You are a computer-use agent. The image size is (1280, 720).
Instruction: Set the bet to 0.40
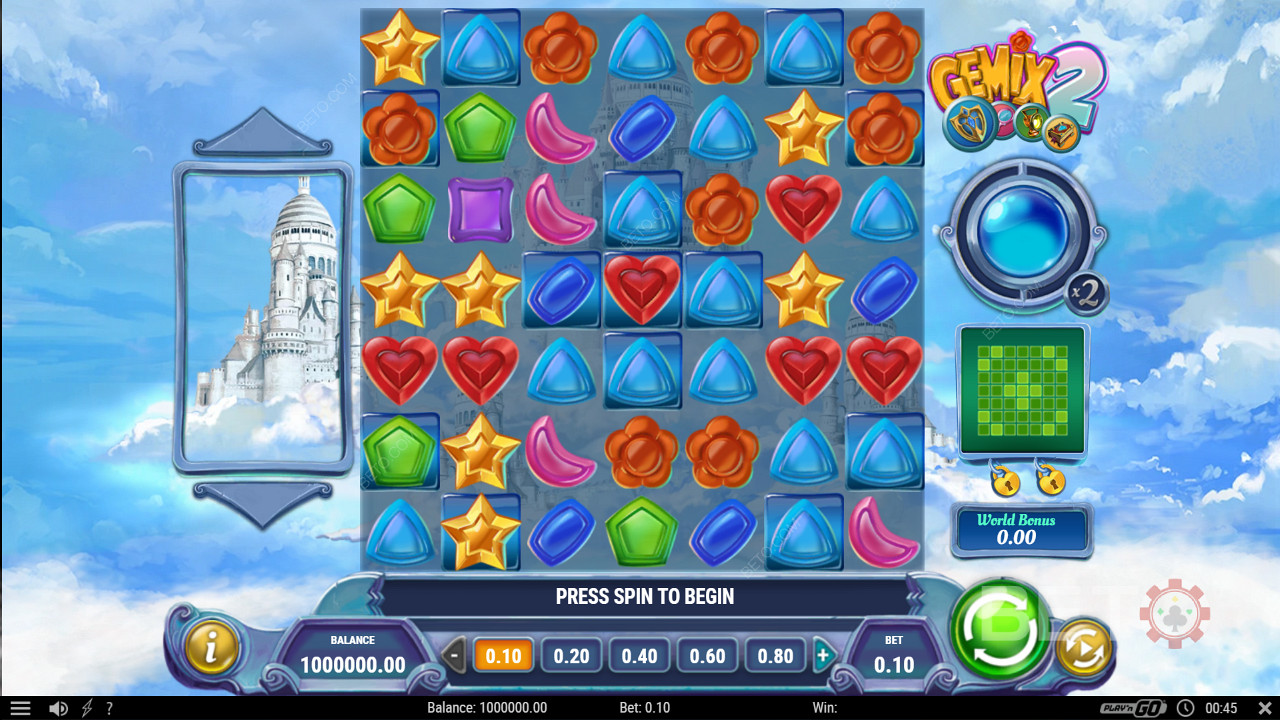click(x=639, y=656)
